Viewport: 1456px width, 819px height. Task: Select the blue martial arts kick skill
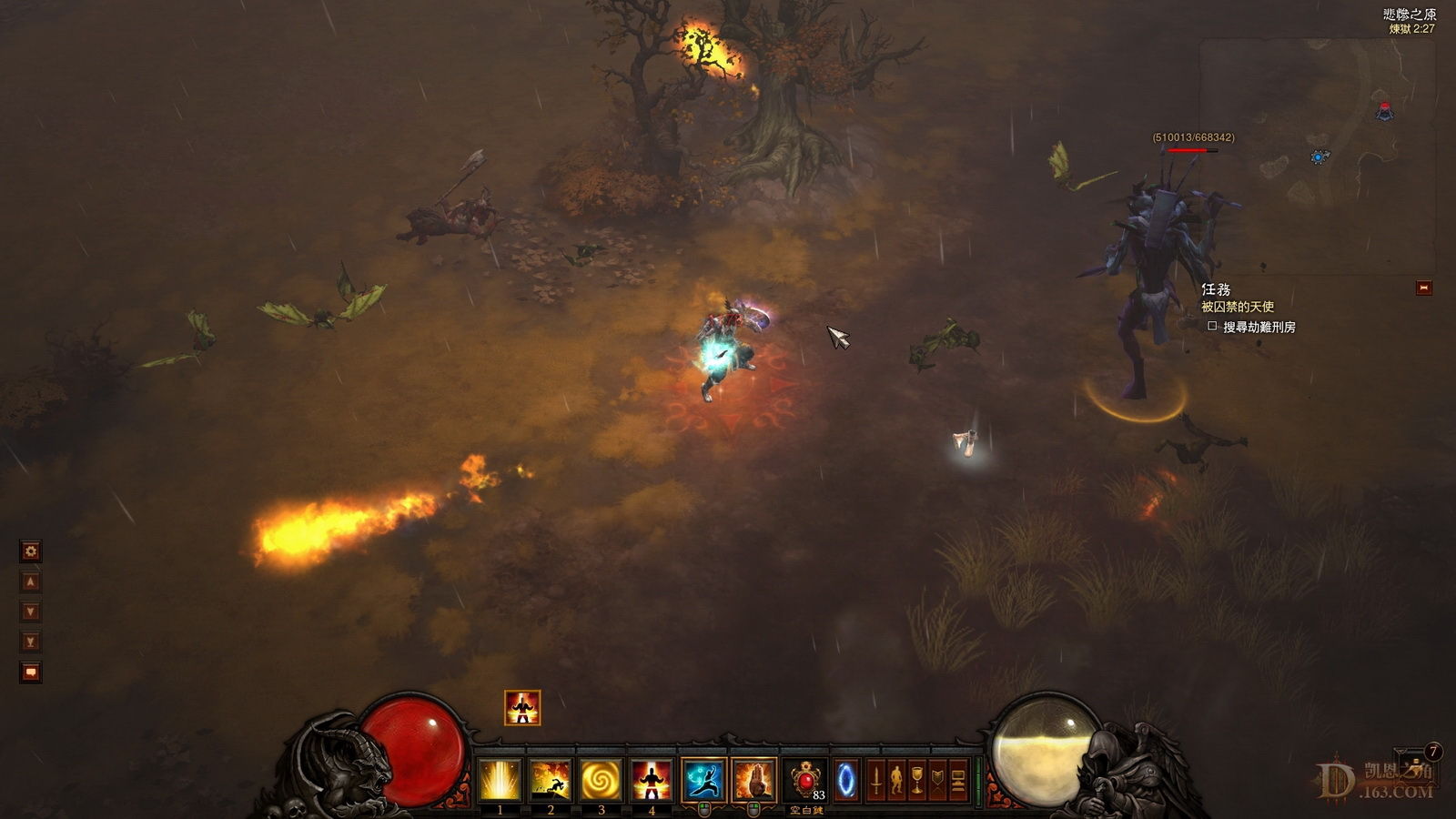tap(703, 780)
